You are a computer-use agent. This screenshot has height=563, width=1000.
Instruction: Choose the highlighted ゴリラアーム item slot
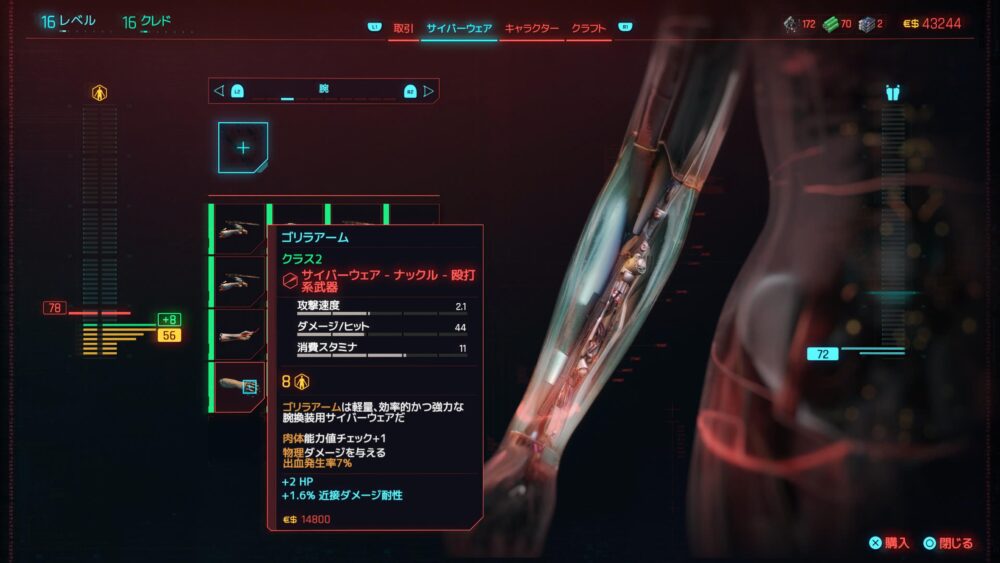tap(238, 387)
